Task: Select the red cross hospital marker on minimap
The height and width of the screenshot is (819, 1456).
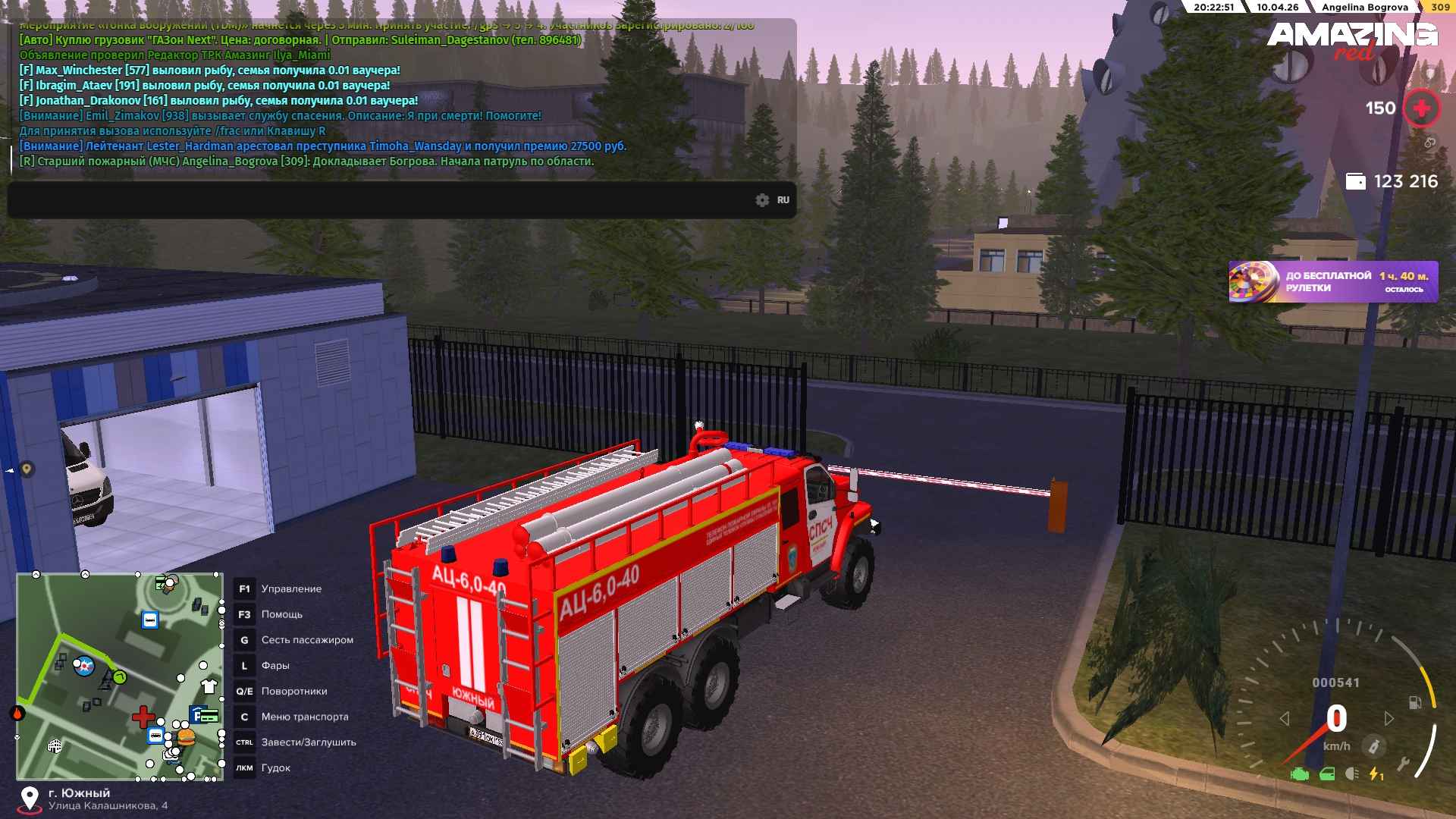Action: (143, 717)
